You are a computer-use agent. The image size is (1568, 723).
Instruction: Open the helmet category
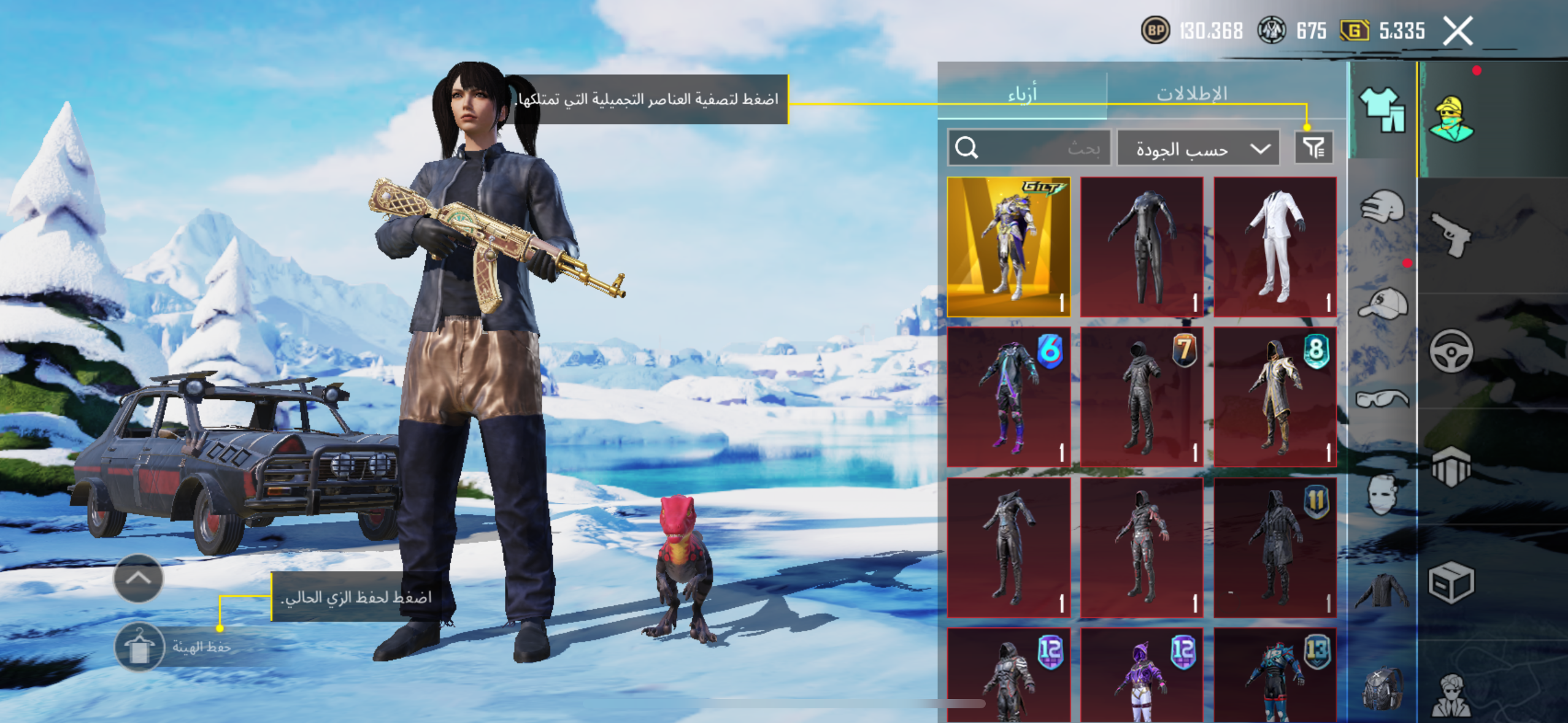(1382, 207)
